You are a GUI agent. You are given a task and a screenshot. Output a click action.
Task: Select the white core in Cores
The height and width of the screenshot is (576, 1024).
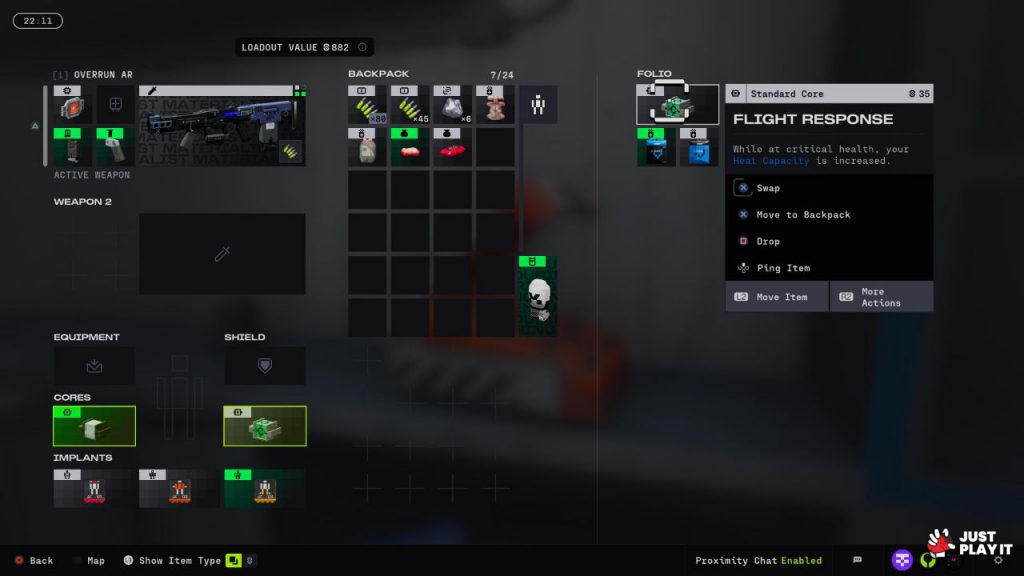coord(94,426)
